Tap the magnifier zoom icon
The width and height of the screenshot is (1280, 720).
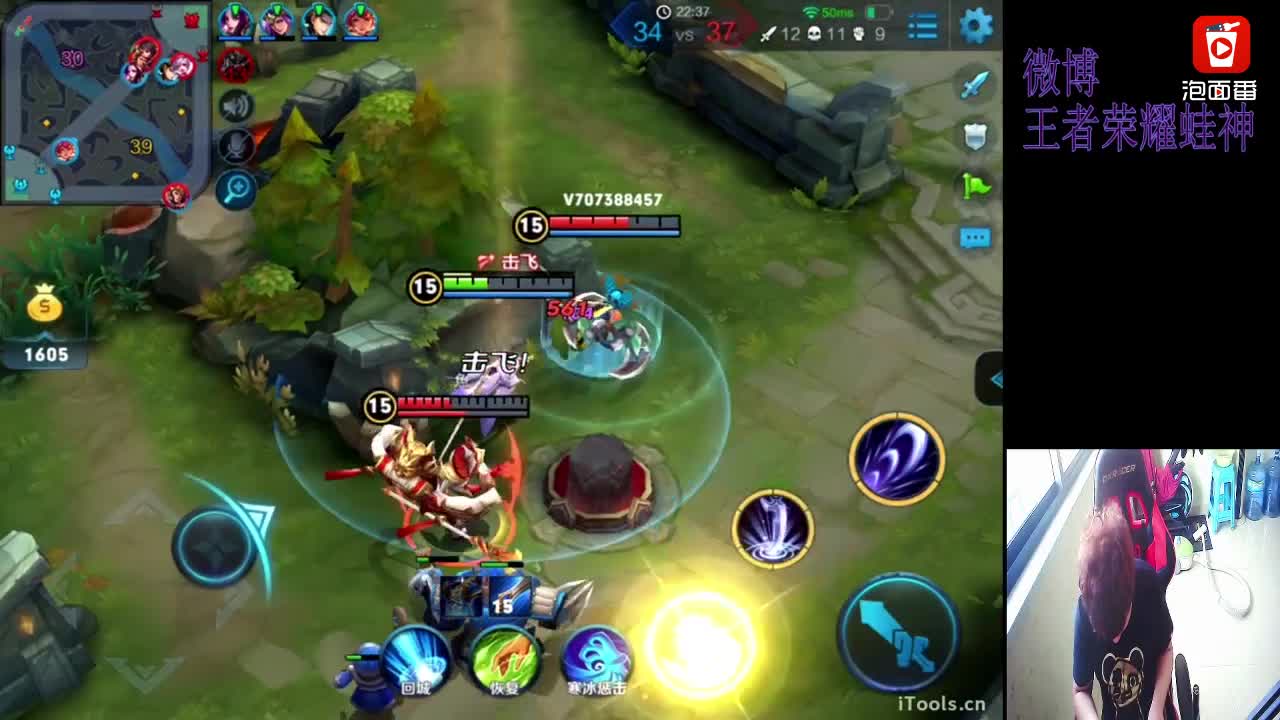coord(236,189)
